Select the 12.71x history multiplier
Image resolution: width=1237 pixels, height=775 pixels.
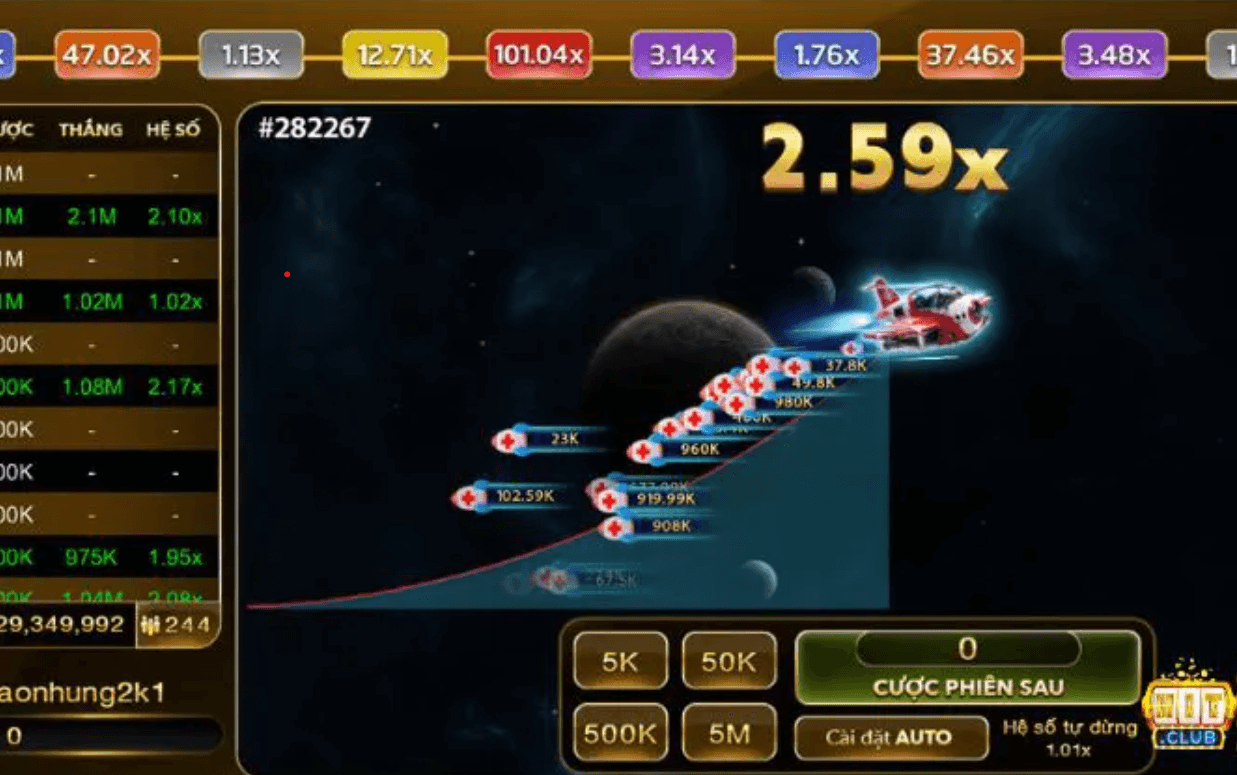(x=395, y=55)
